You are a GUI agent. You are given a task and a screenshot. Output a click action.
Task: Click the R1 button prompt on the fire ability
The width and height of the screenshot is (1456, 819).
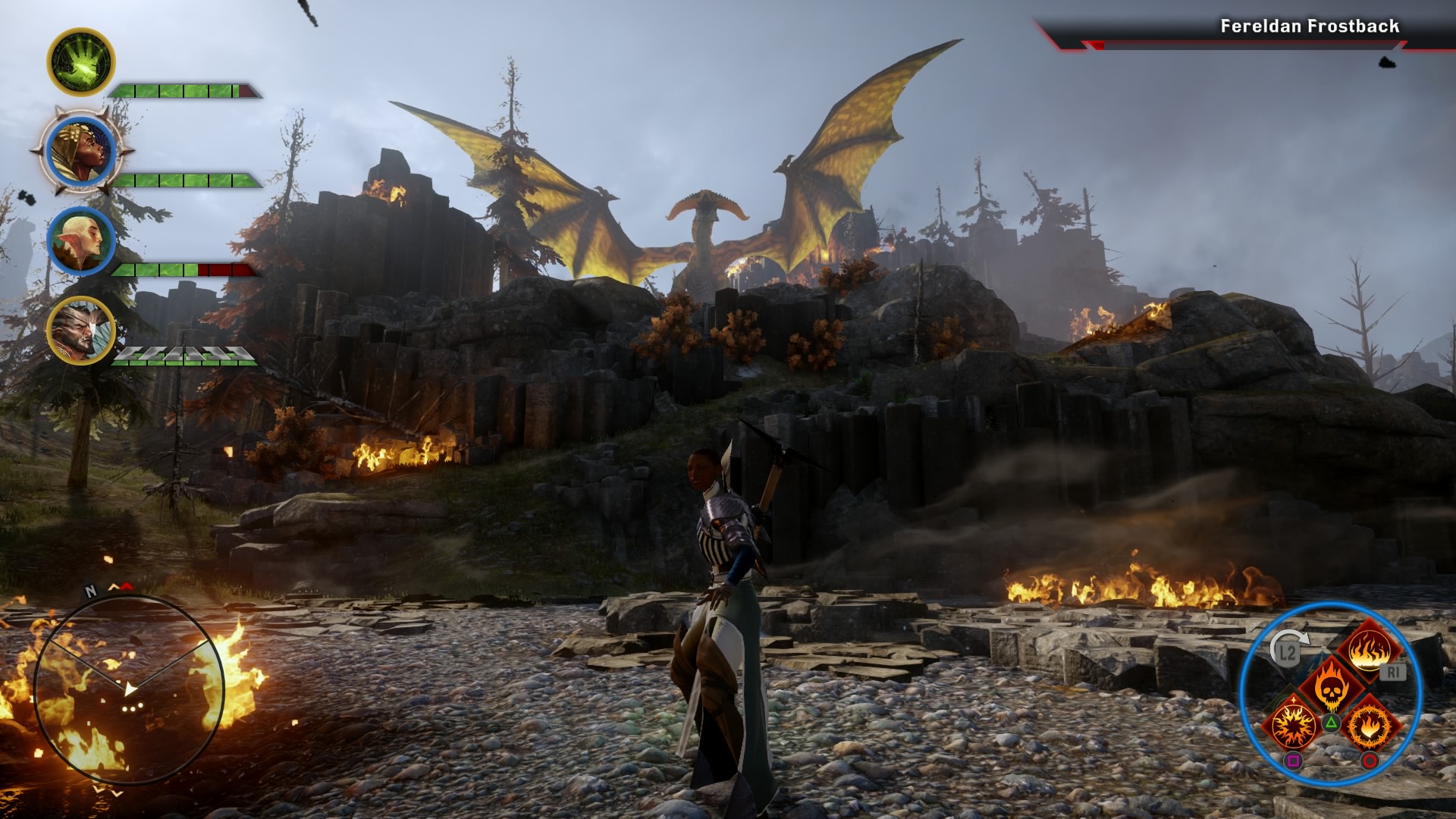[1394, 672]
